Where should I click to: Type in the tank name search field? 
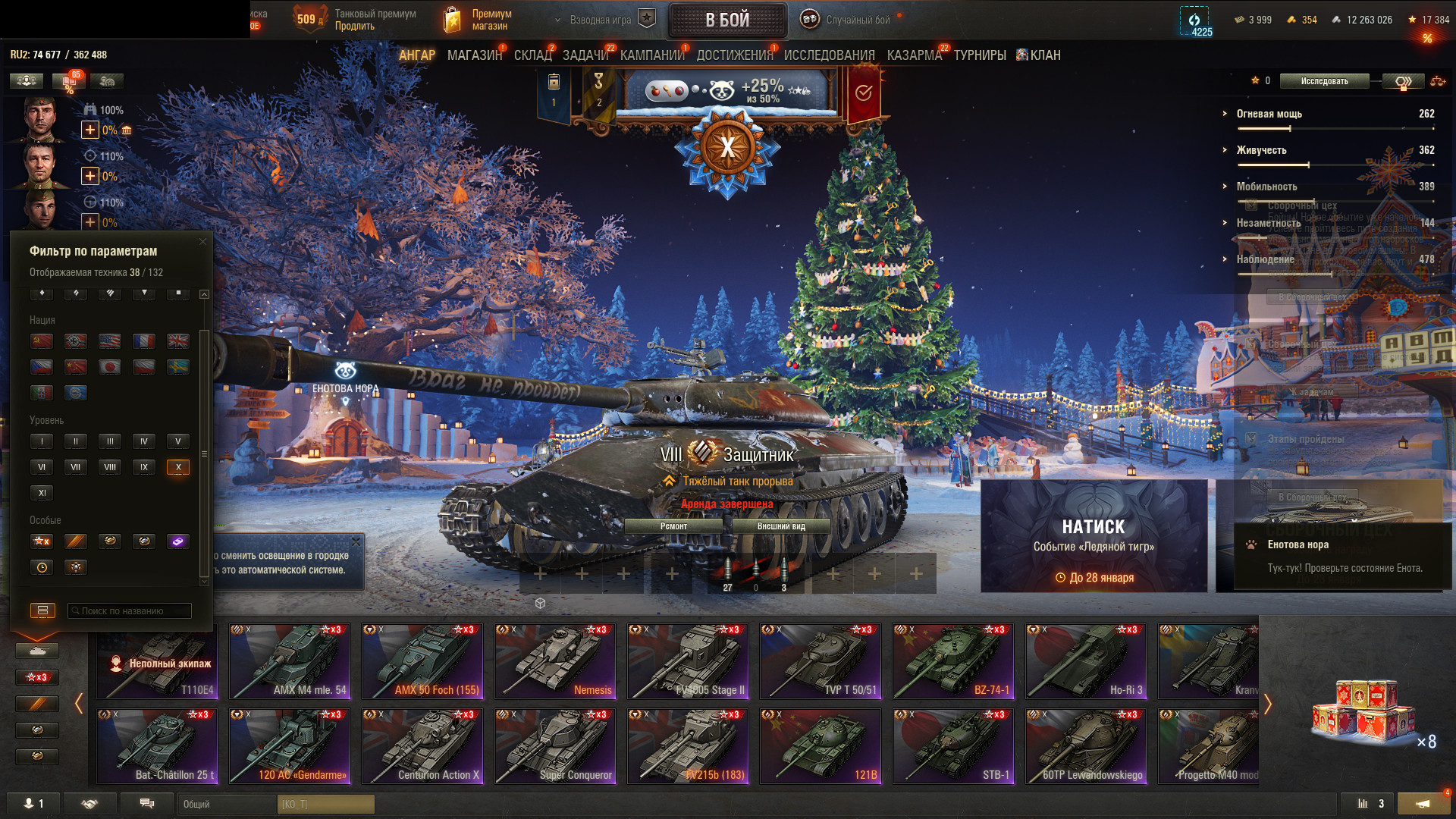pyautogui.click(x=130, y=610)
